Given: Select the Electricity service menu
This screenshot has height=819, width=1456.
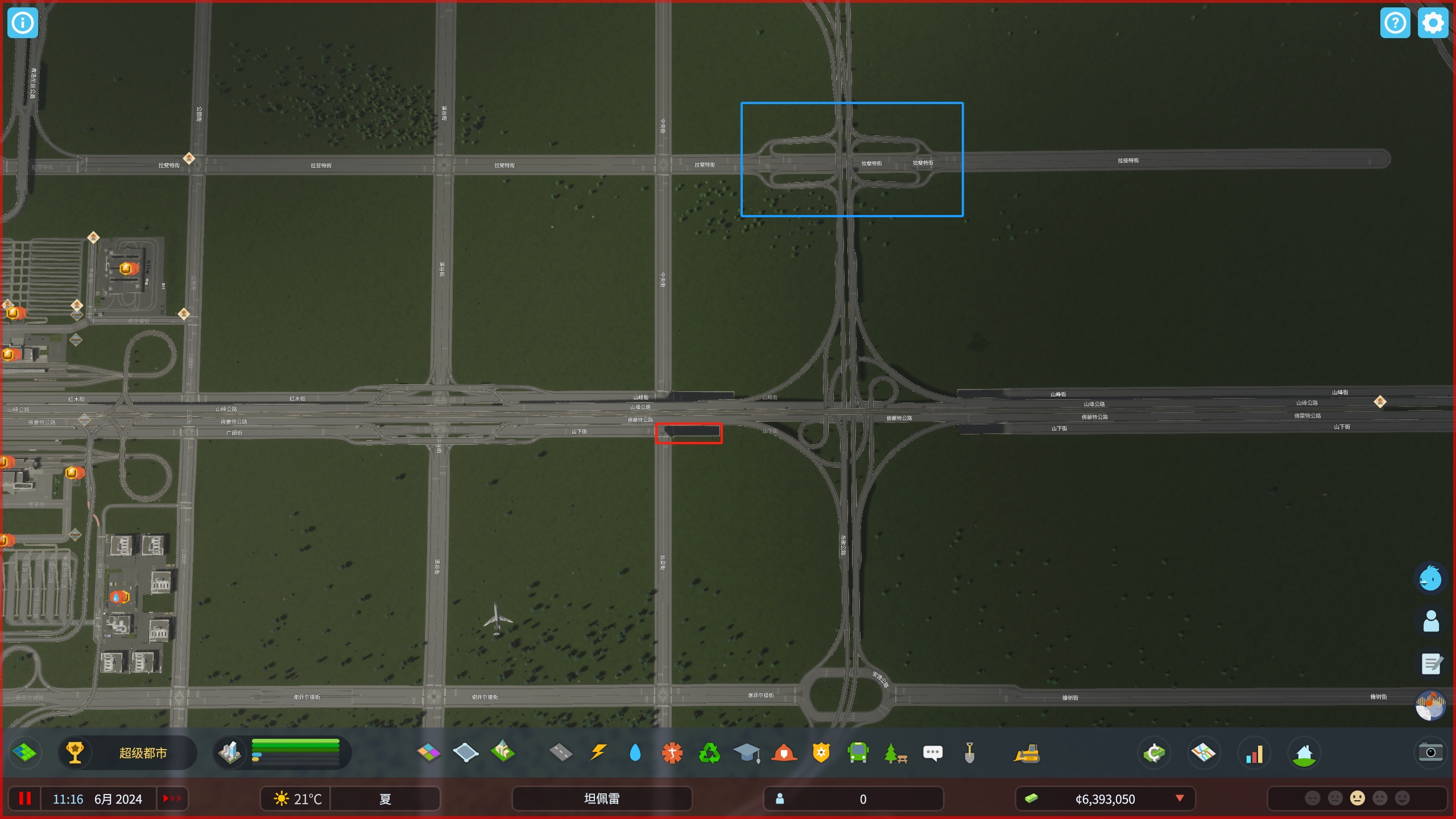Looking at the screenshot, I should click(598, 752).
